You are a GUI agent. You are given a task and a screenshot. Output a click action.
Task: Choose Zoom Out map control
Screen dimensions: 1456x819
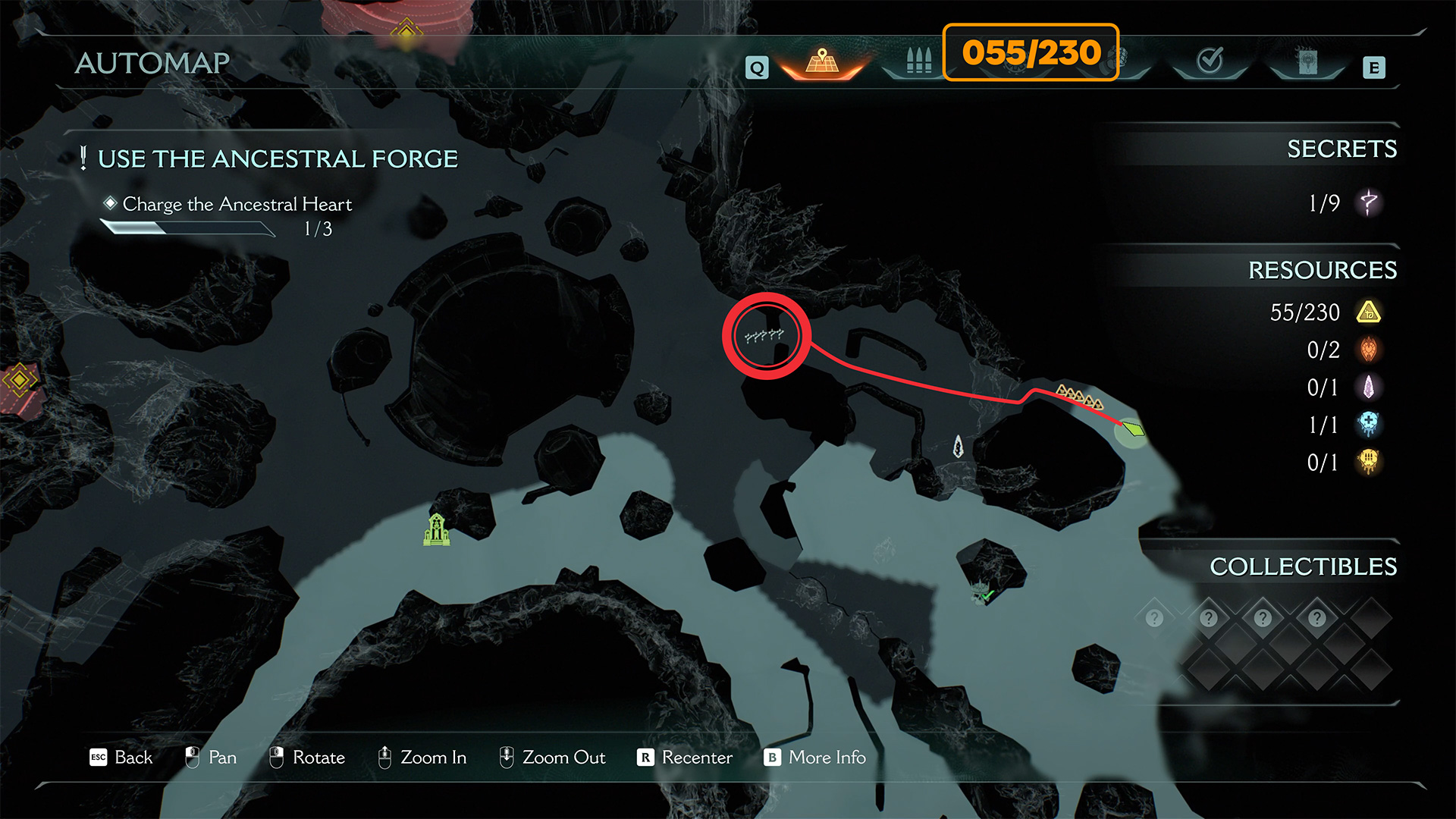[552, 758]
